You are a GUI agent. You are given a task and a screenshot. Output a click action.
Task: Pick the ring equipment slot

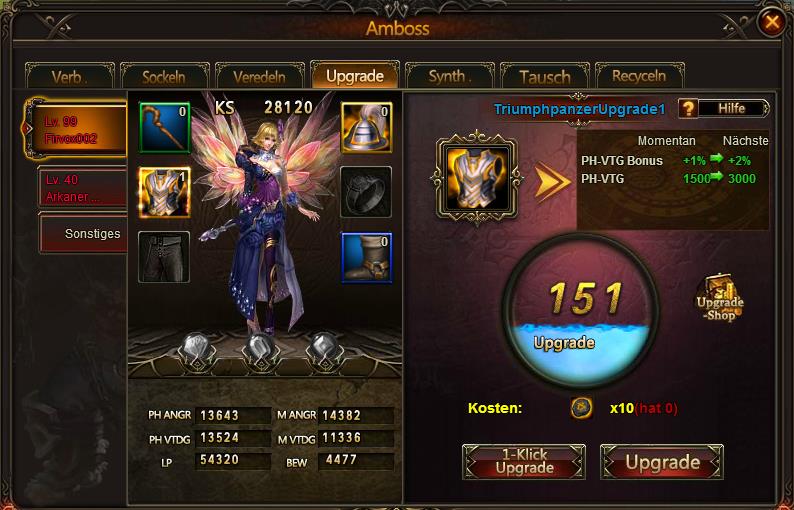coord(365,192)
